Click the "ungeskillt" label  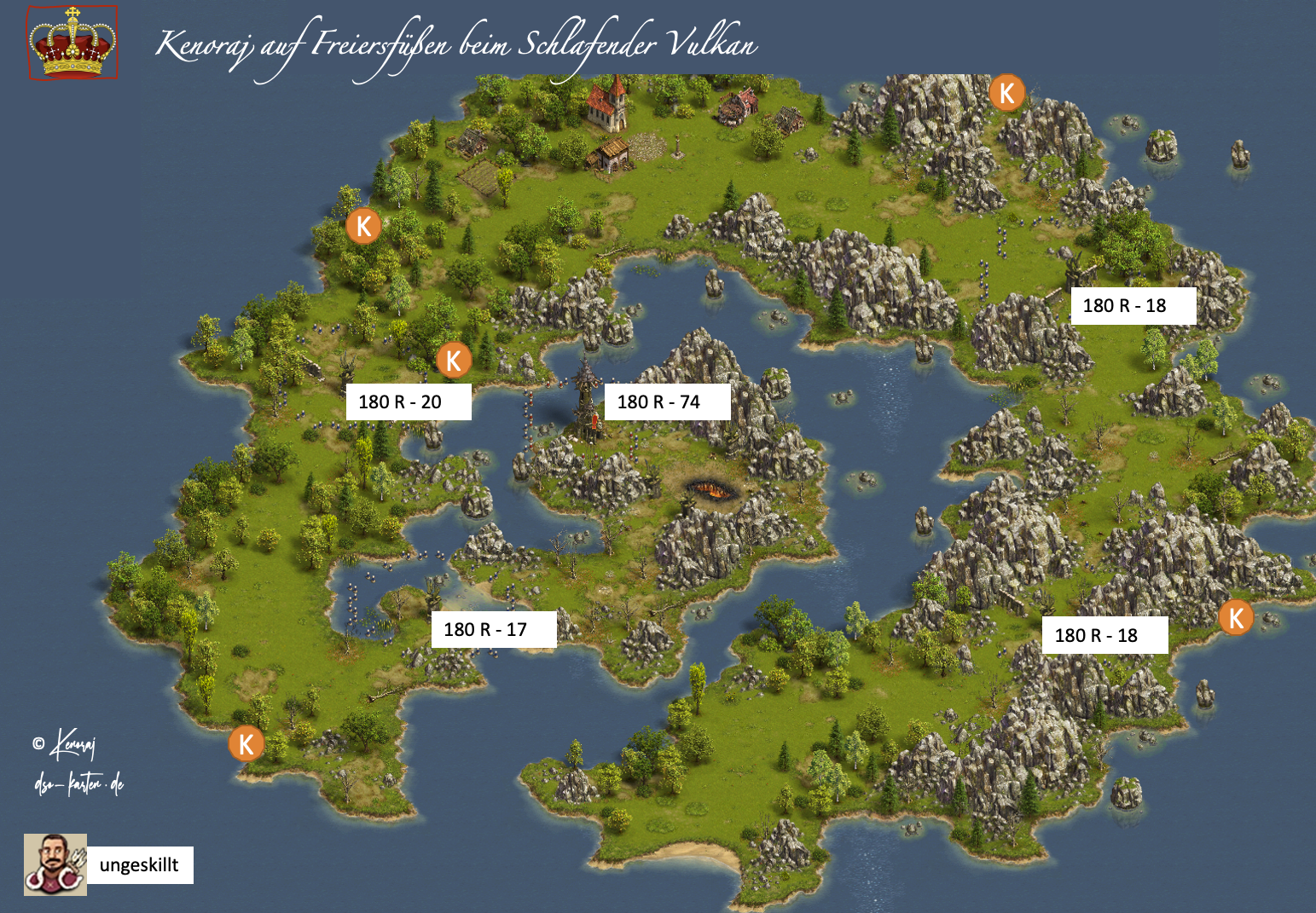140,865
